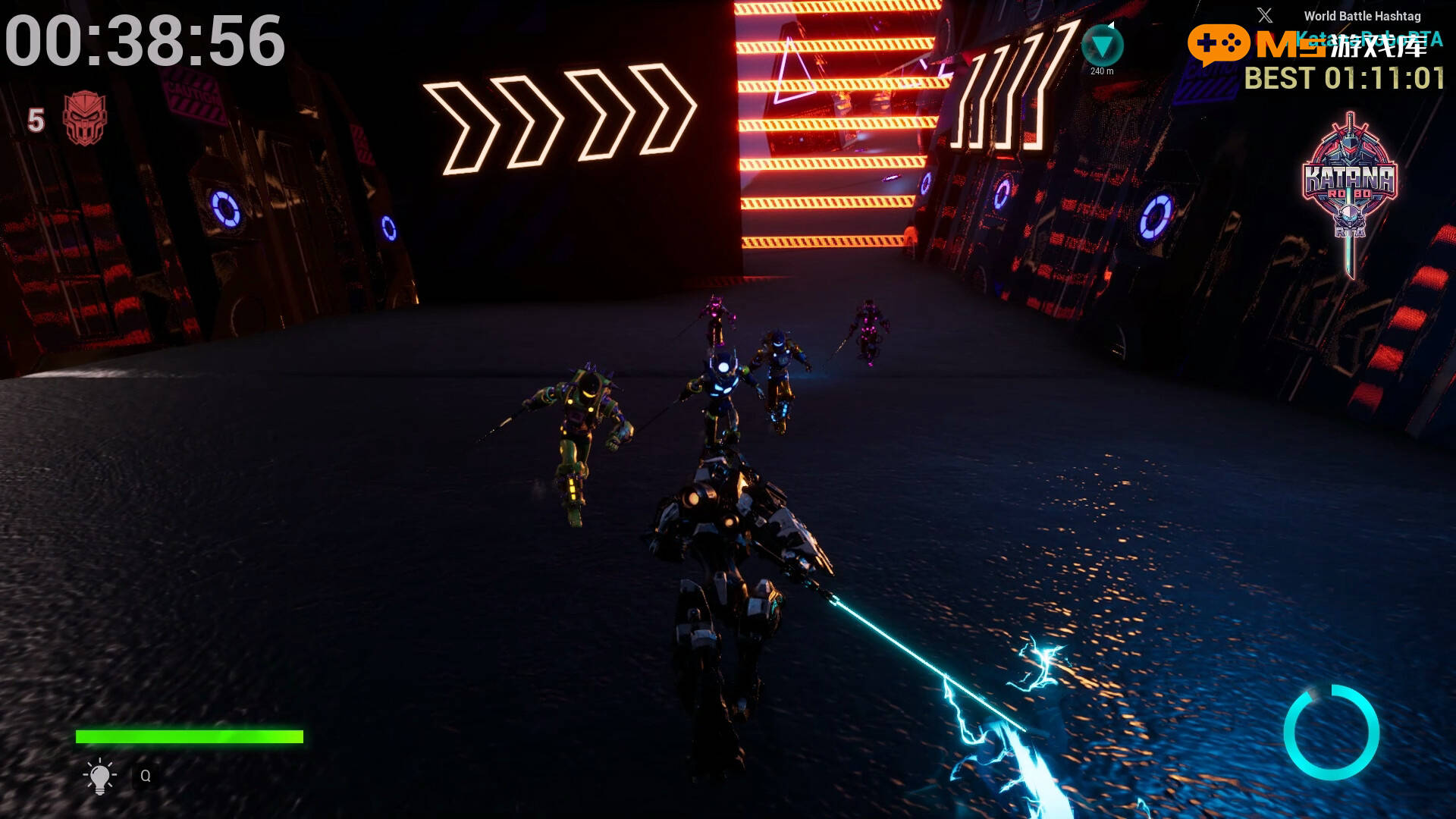Click the orange gamepad watermark logo

click(1219, 44)
